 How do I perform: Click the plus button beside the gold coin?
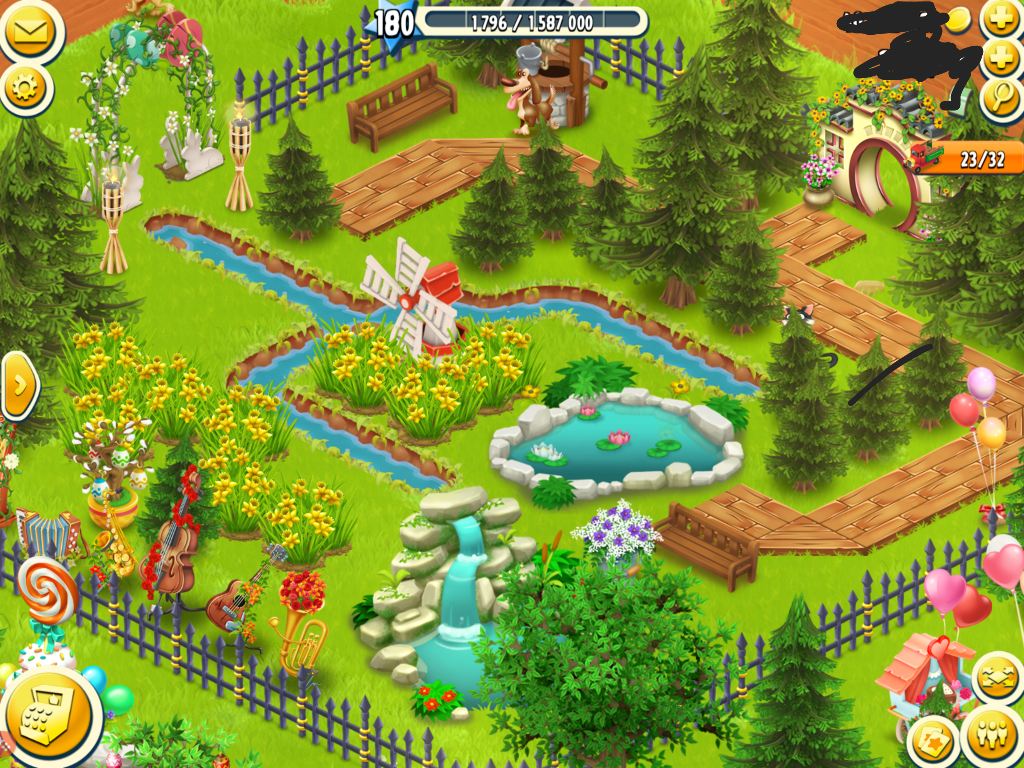click(x=1001, y=19)
